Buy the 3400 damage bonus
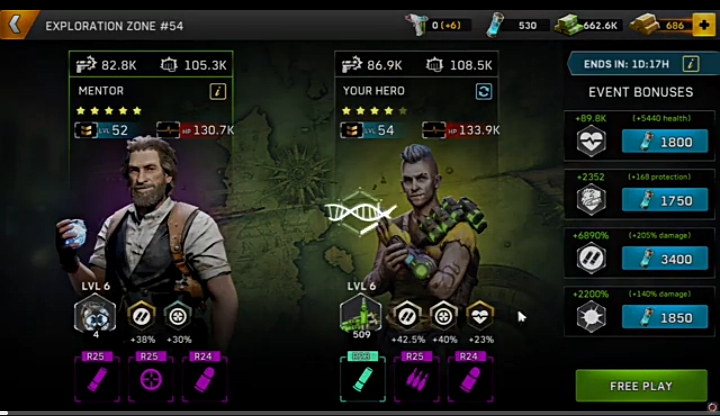The image size is (720, 416). pyautogui.click(x=665, y=259)
